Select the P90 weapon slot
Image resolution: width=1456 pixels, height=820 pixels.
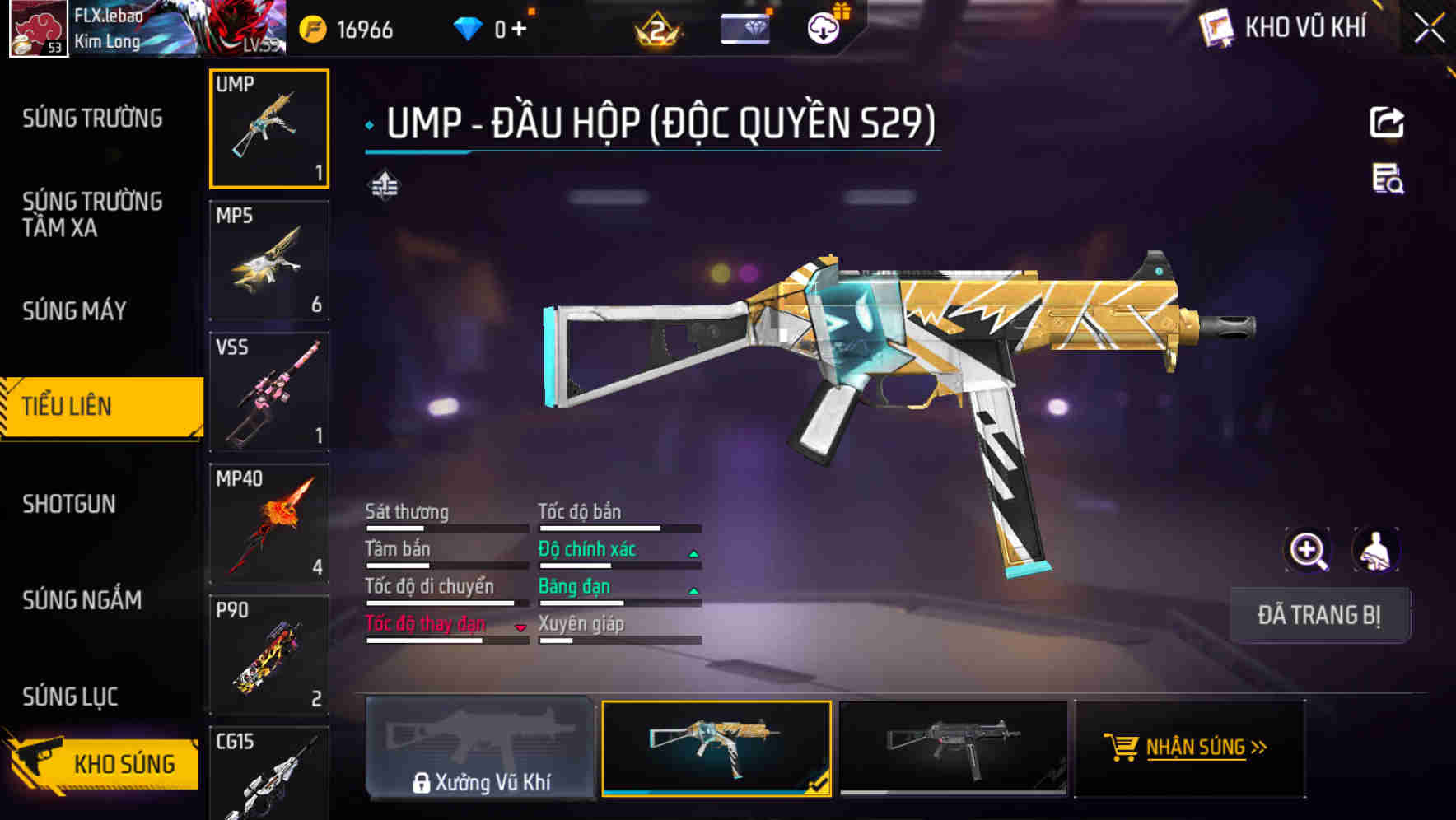pyautogui.click(x=269, y=655)
